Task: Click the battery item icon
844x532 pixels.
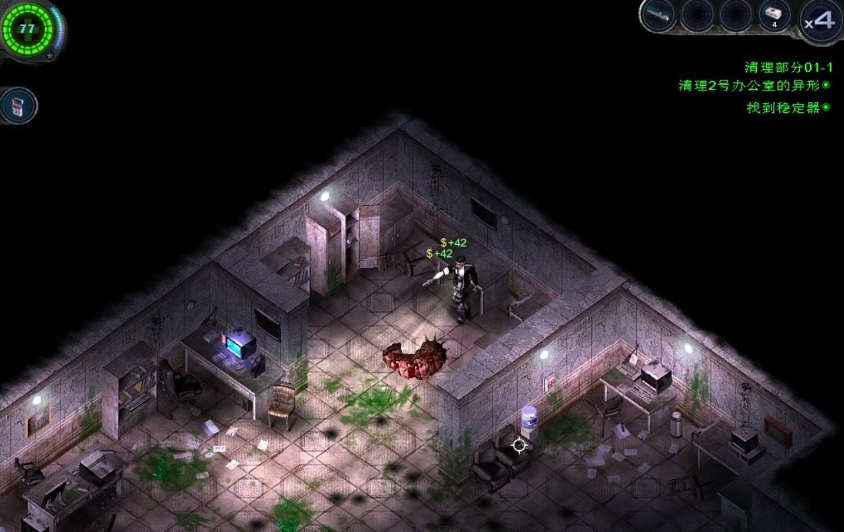Action: click(18, 105)
